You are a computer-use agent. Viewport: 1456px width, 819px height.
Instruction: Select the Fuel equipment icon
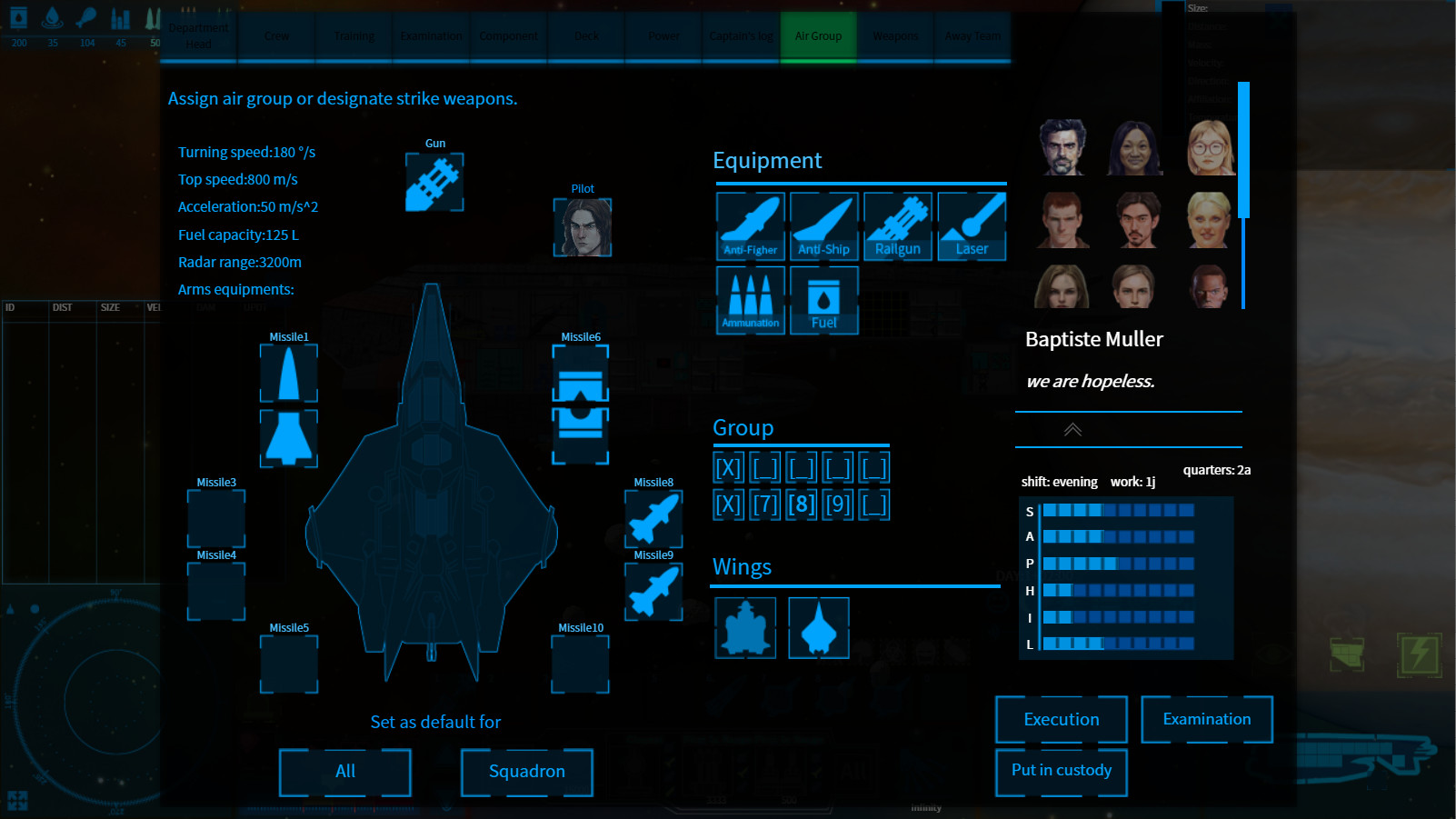823,299
